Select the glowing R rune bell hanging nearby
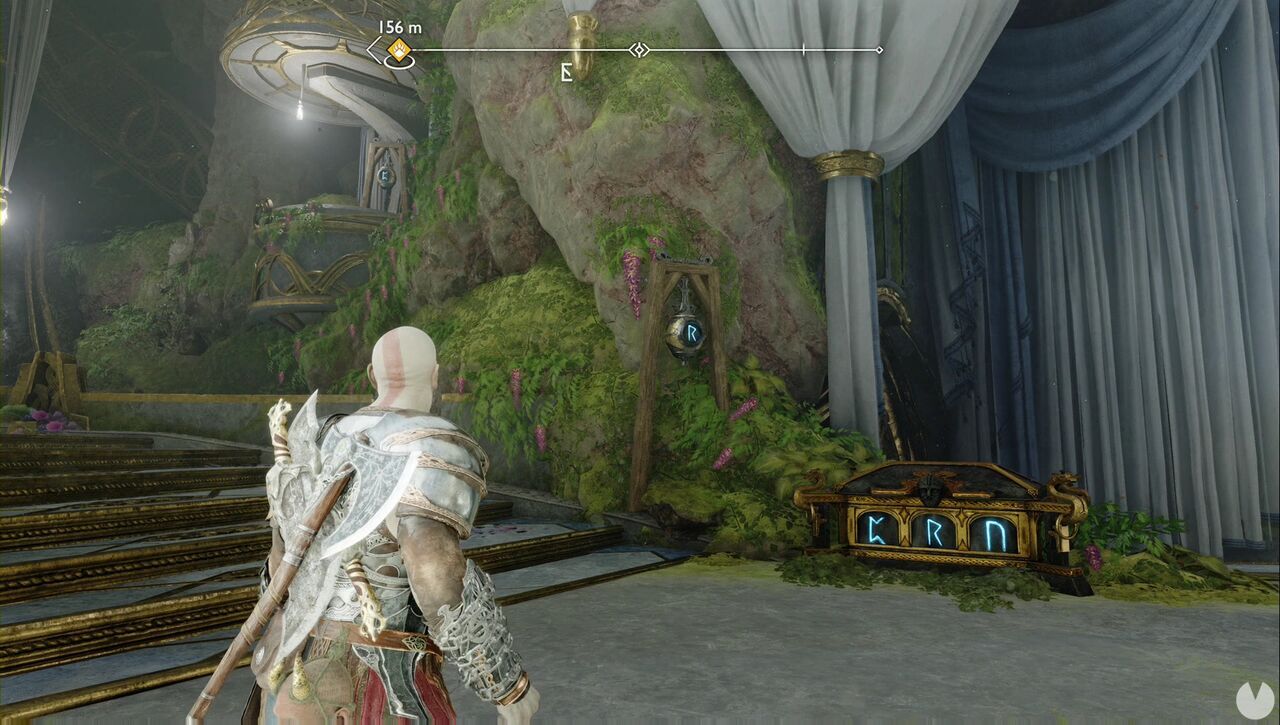The height and width of the screenshot is (725, 1280). click(688, 335)
